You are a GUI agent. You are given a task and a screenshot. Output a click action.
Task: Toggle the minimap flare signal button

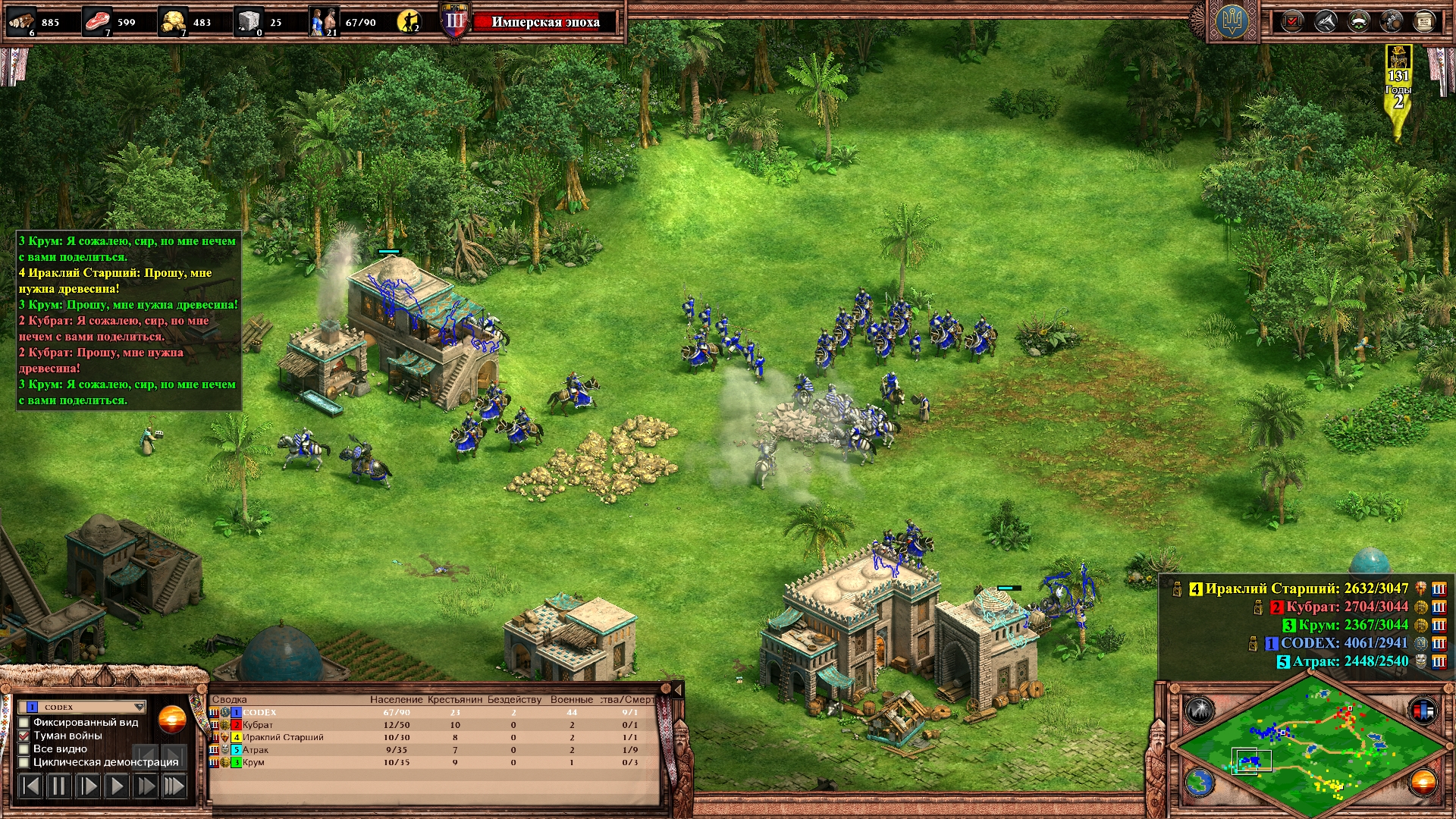point(1200,711)
